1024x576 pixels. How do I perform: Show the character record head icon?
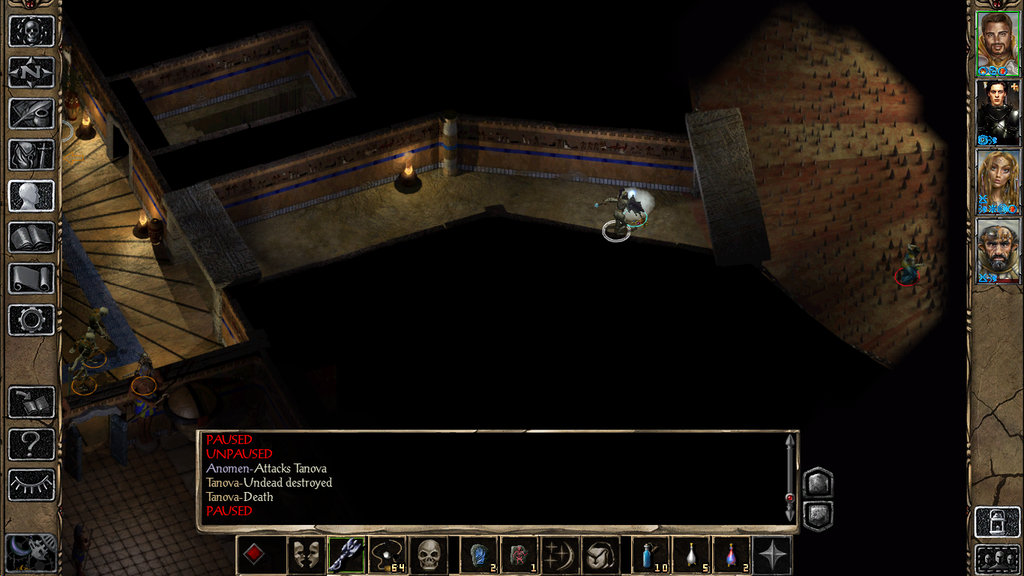click(x=31, y=196)
